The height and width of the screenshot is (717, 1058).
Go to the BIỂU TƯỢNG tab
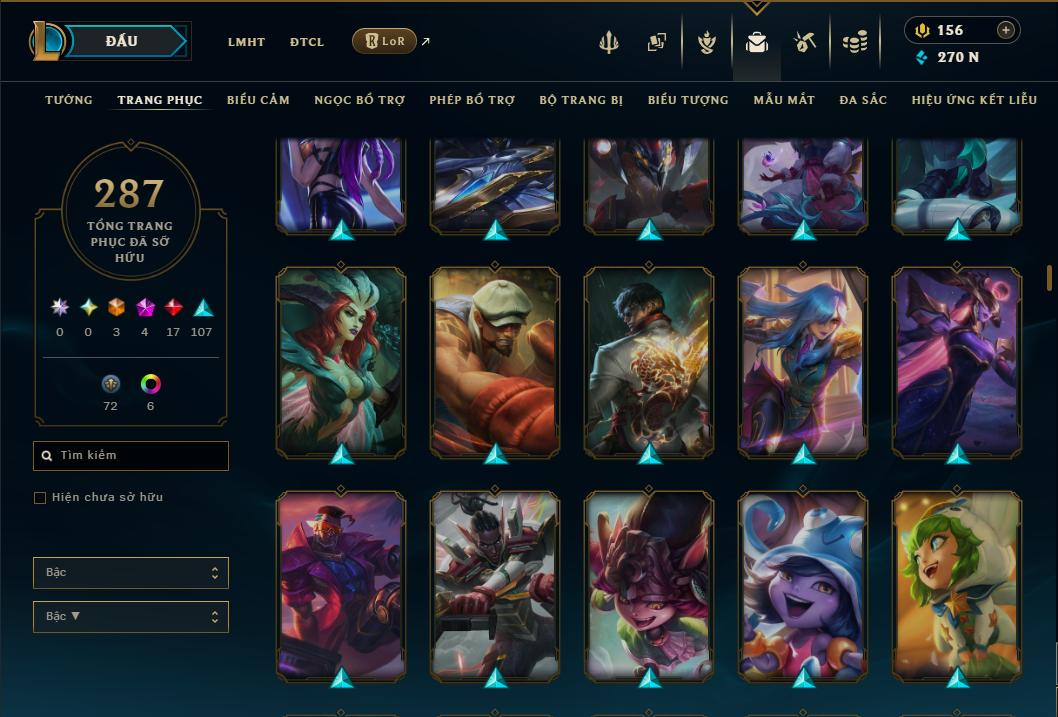[688, 100]
